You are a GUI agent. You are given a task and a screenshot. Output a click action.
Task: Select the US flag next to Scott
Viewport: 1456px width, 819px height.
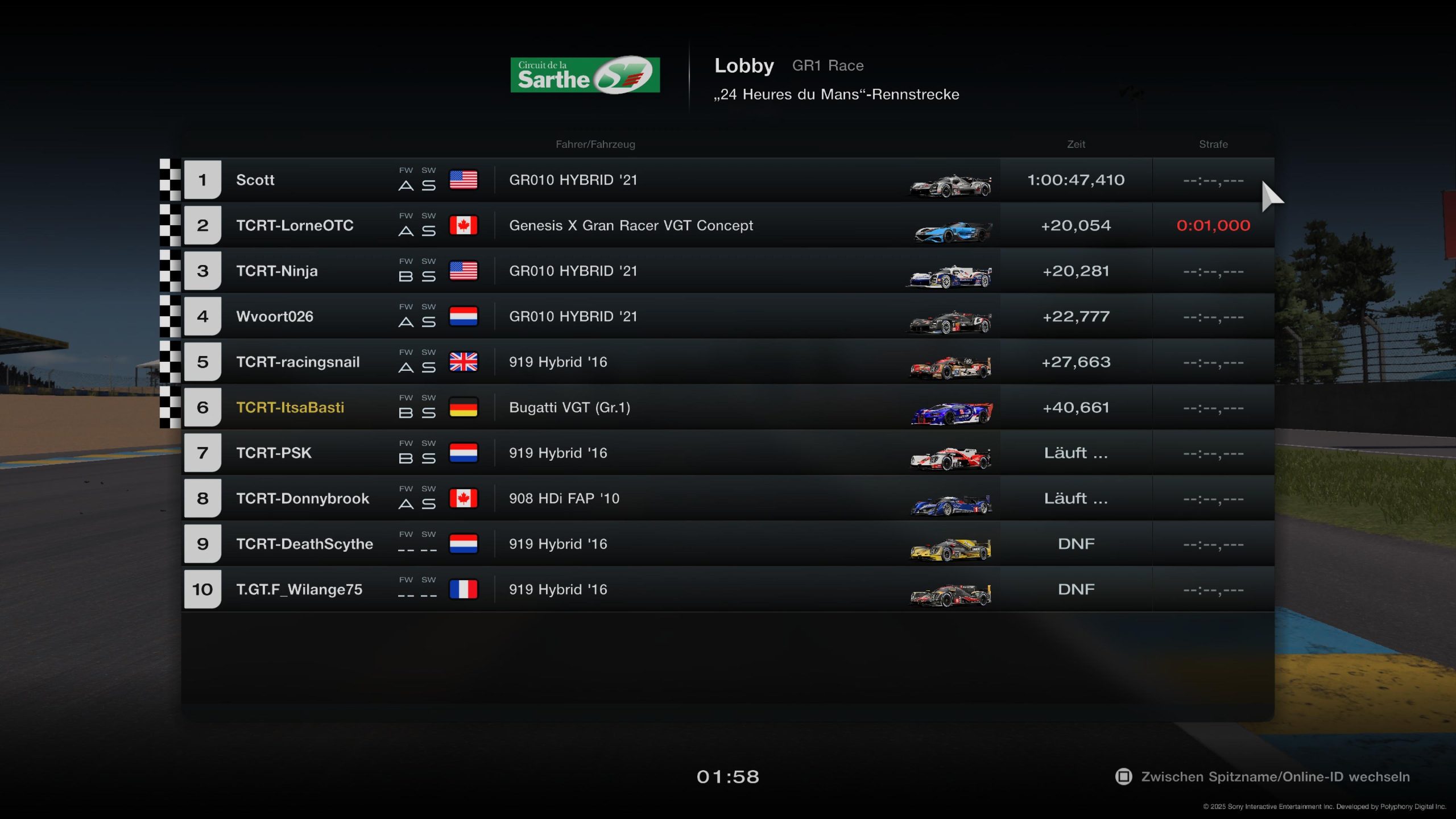pyautogui.click(x=463, y=180)
